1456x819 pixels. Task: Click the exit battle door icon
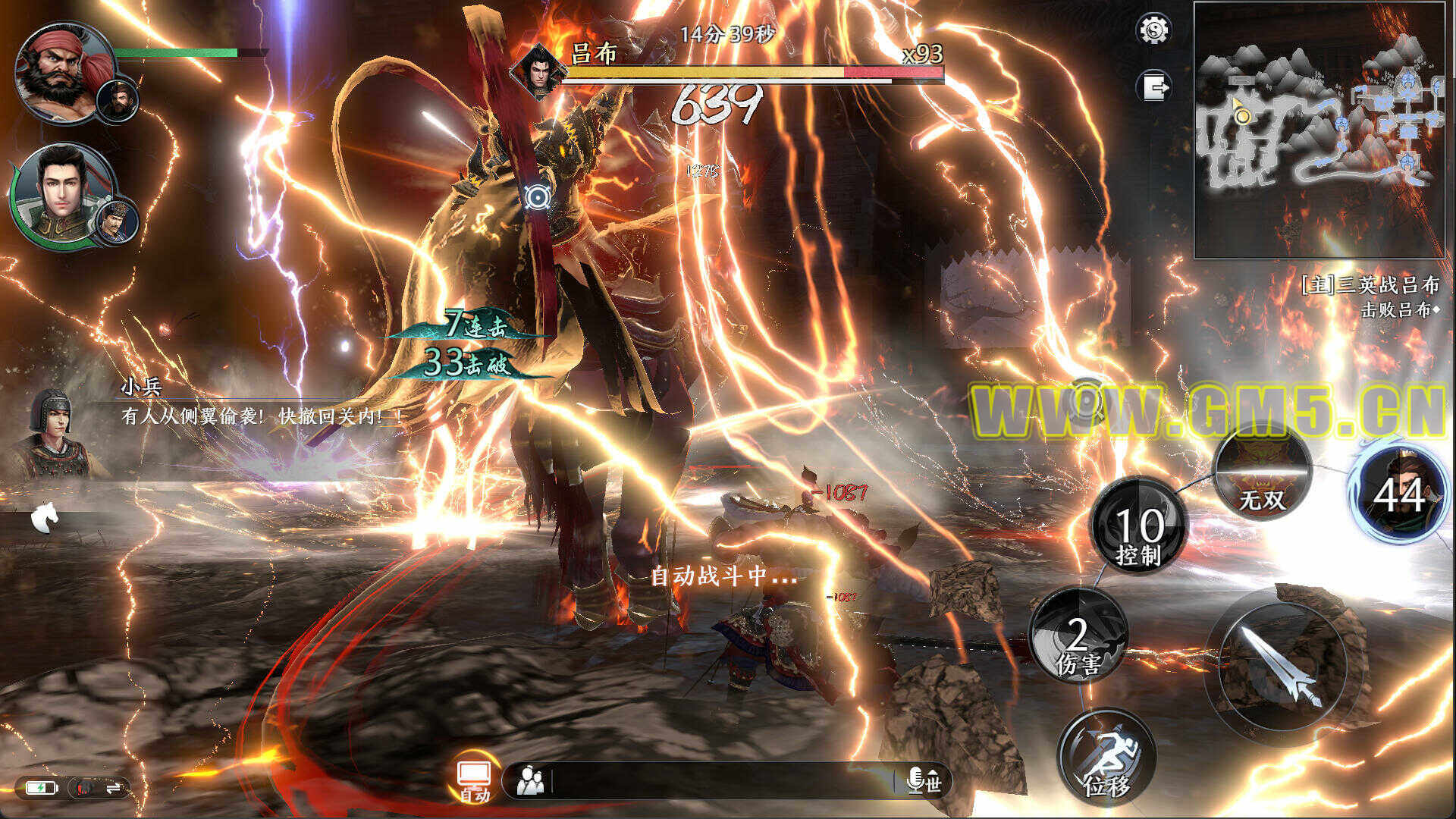pyautogui.click(x=1153, y=86)
